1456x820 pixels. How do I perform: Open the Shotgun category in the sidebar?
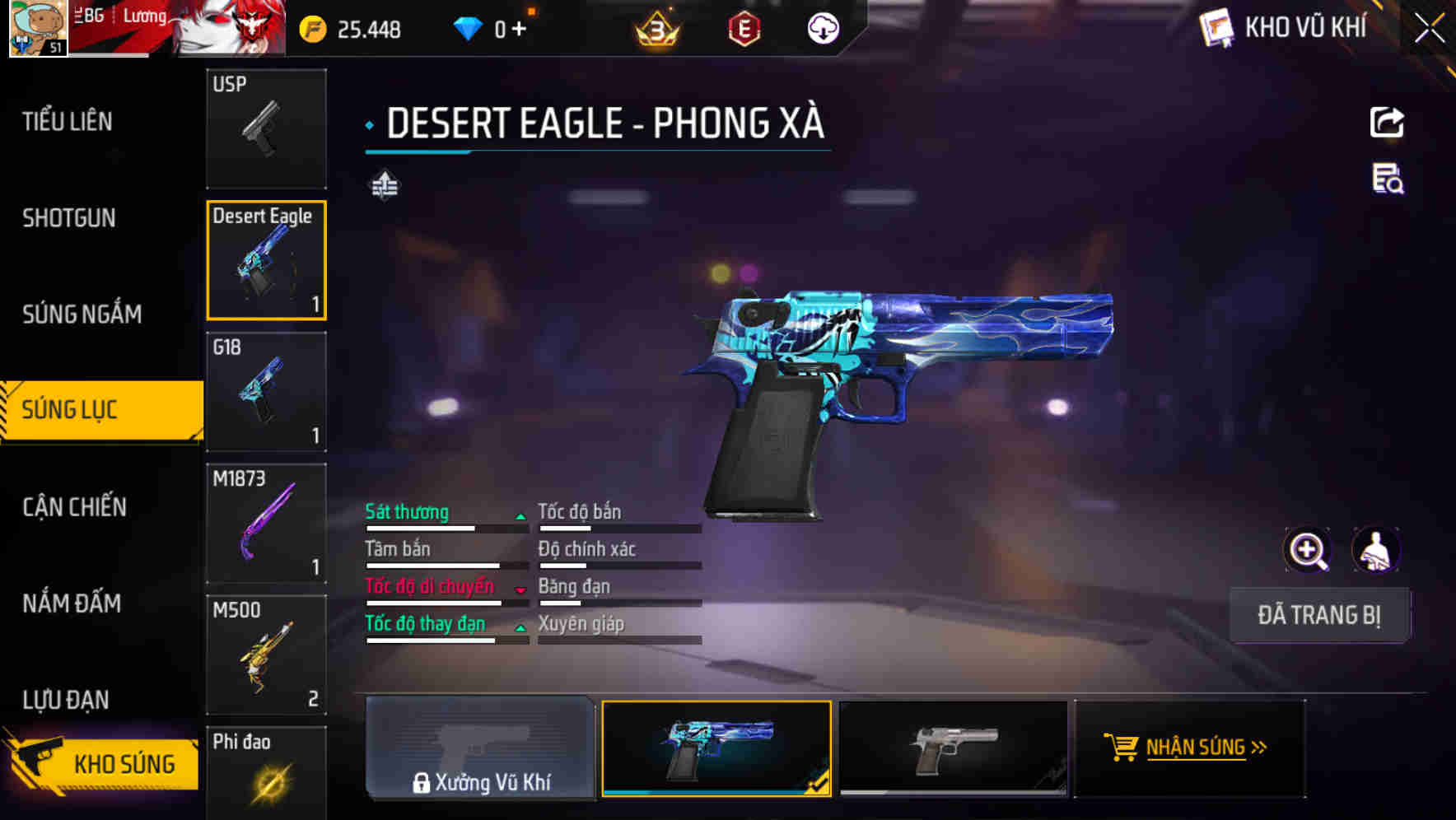tap(69, 218)
